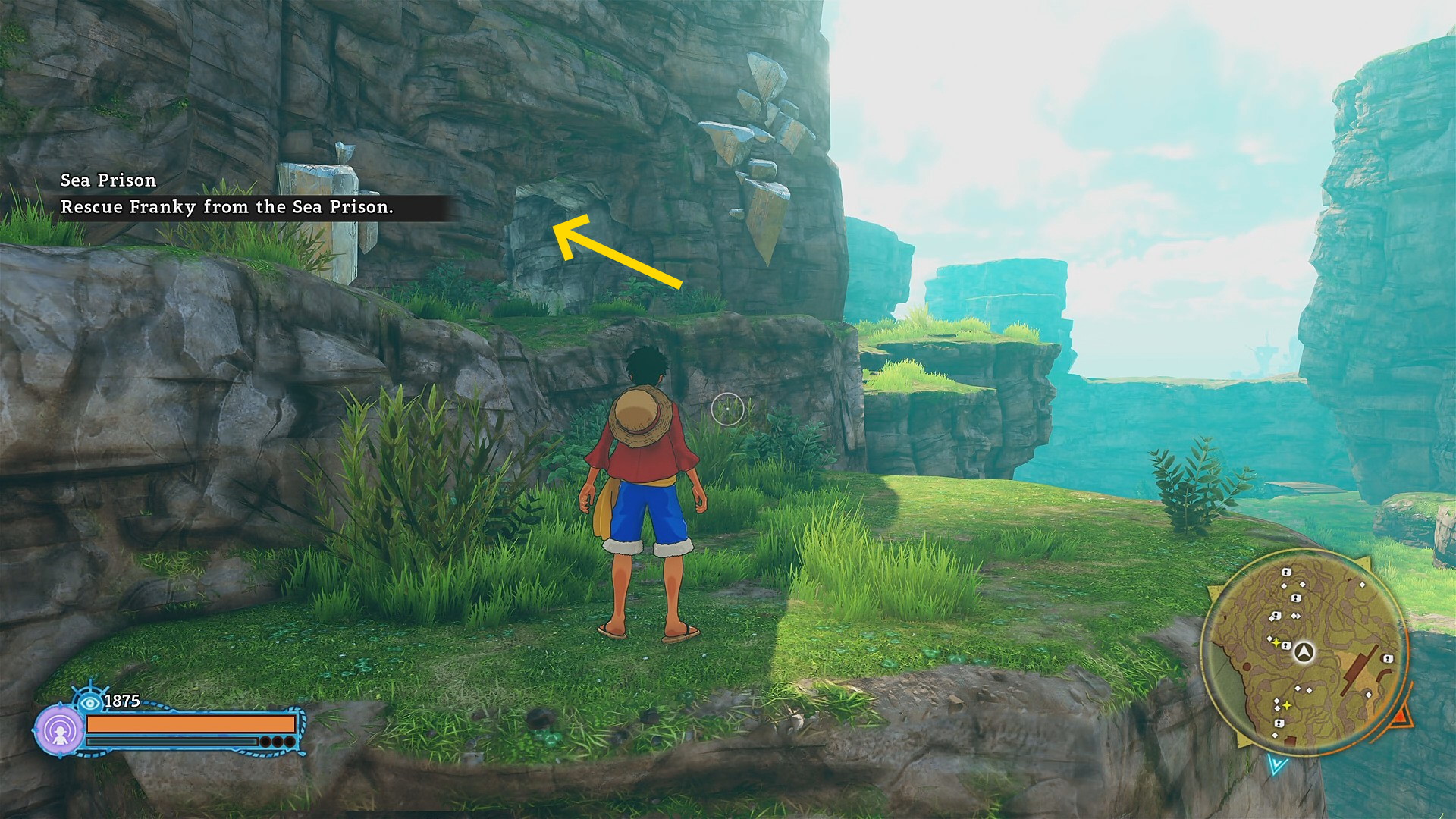Screen dimensions: 1456x819
Task: Select the orange triangle marker on minimap edge
Action: (1401, 714)
